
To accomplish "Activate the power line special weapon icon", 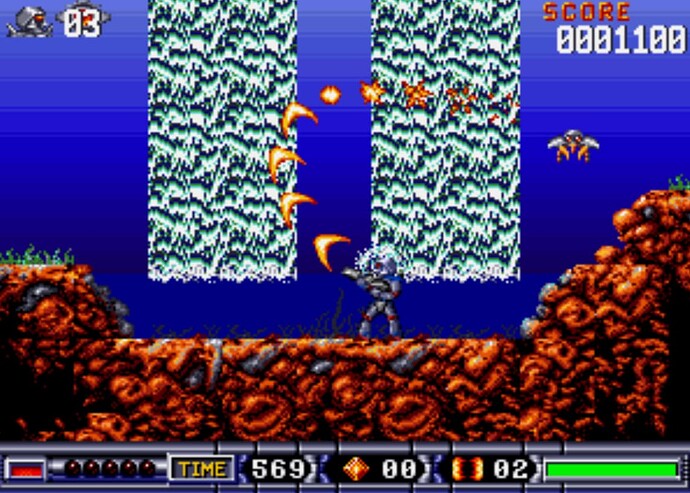I will 468,468.
